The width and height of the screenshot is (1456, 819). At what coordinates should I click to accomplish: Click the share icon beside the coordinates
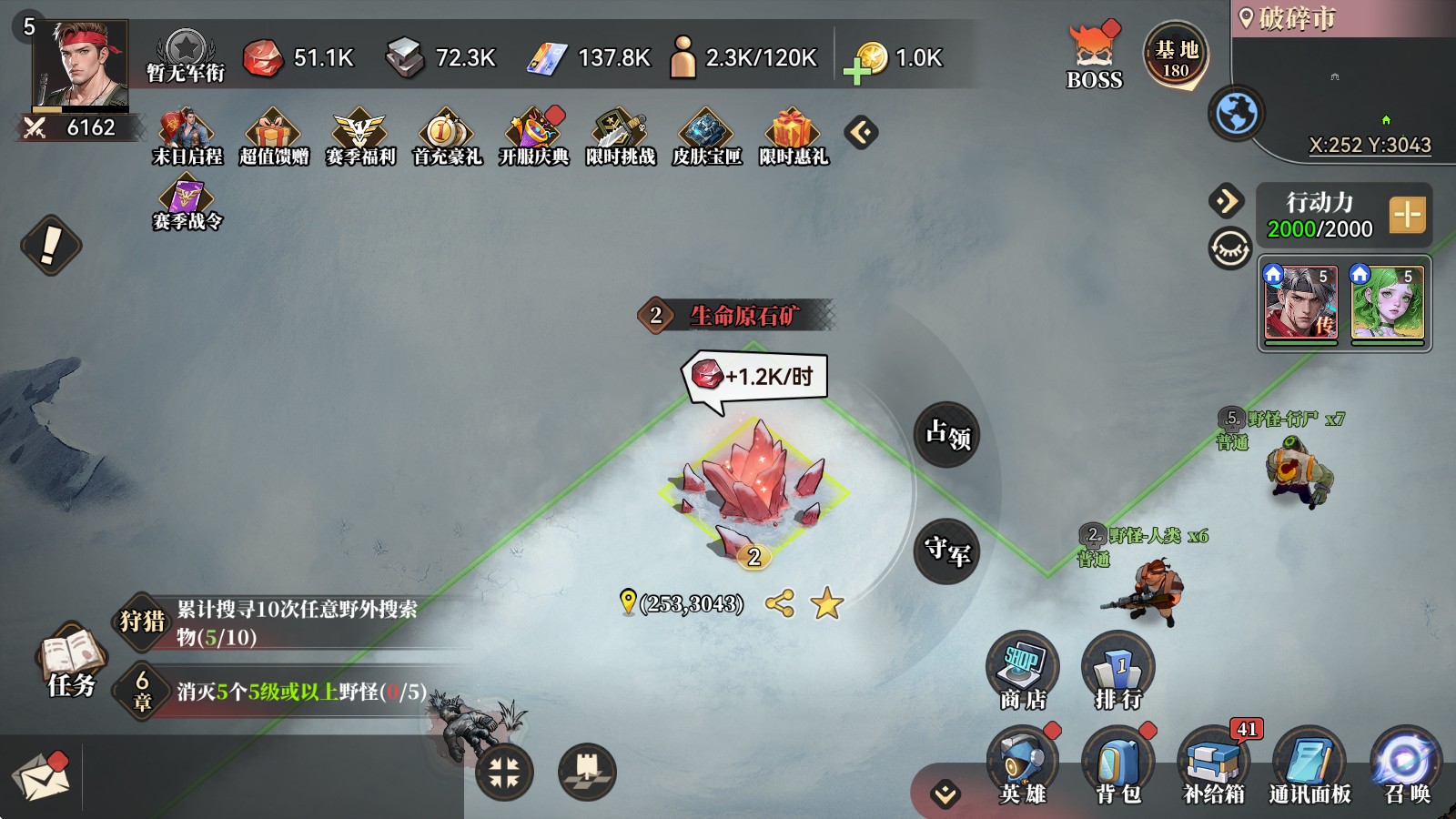point(780,602)
